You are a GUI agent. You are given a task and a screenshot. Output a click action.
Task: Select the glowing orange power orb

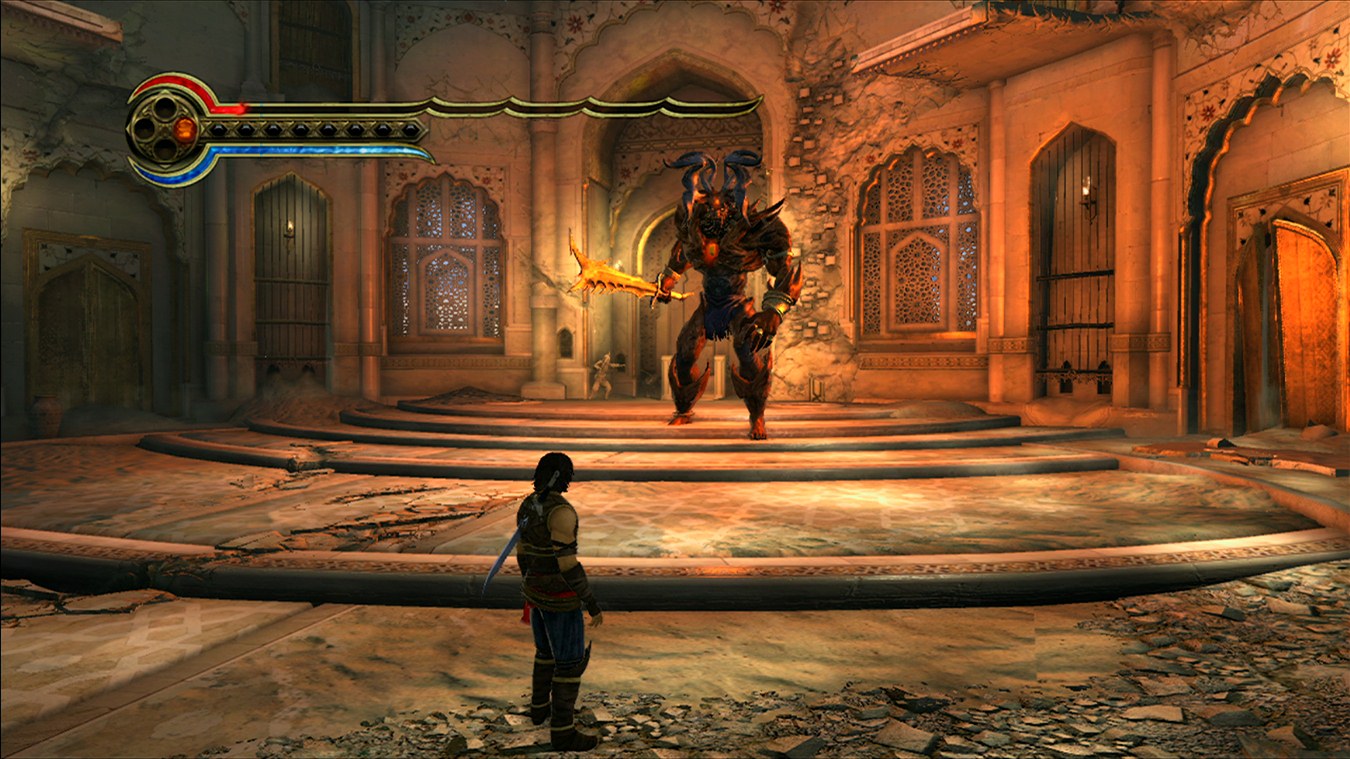184,129
